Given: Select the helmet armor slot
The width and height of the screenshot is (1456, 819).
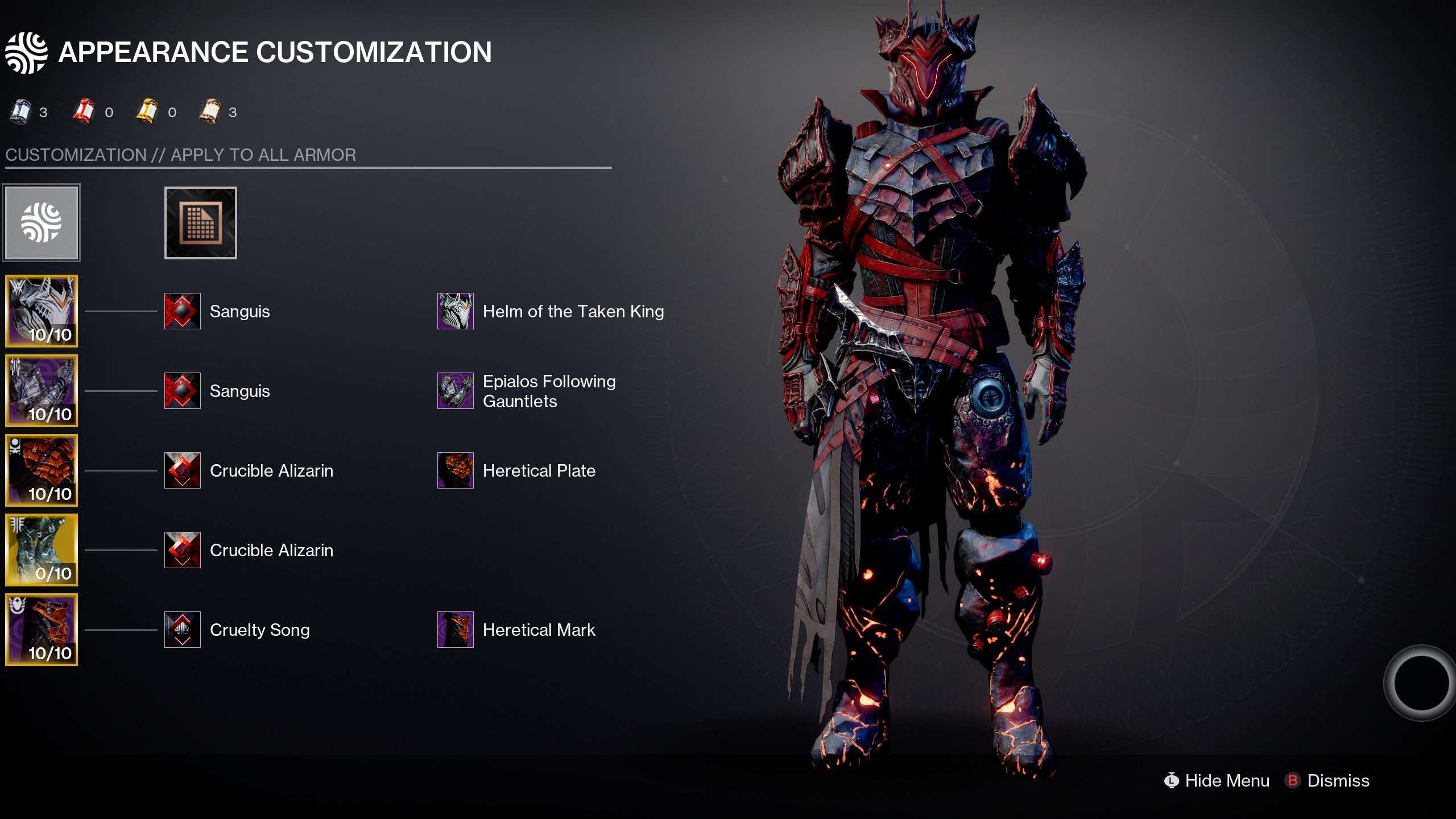Looking at the screenshot, I should [42, 311].
